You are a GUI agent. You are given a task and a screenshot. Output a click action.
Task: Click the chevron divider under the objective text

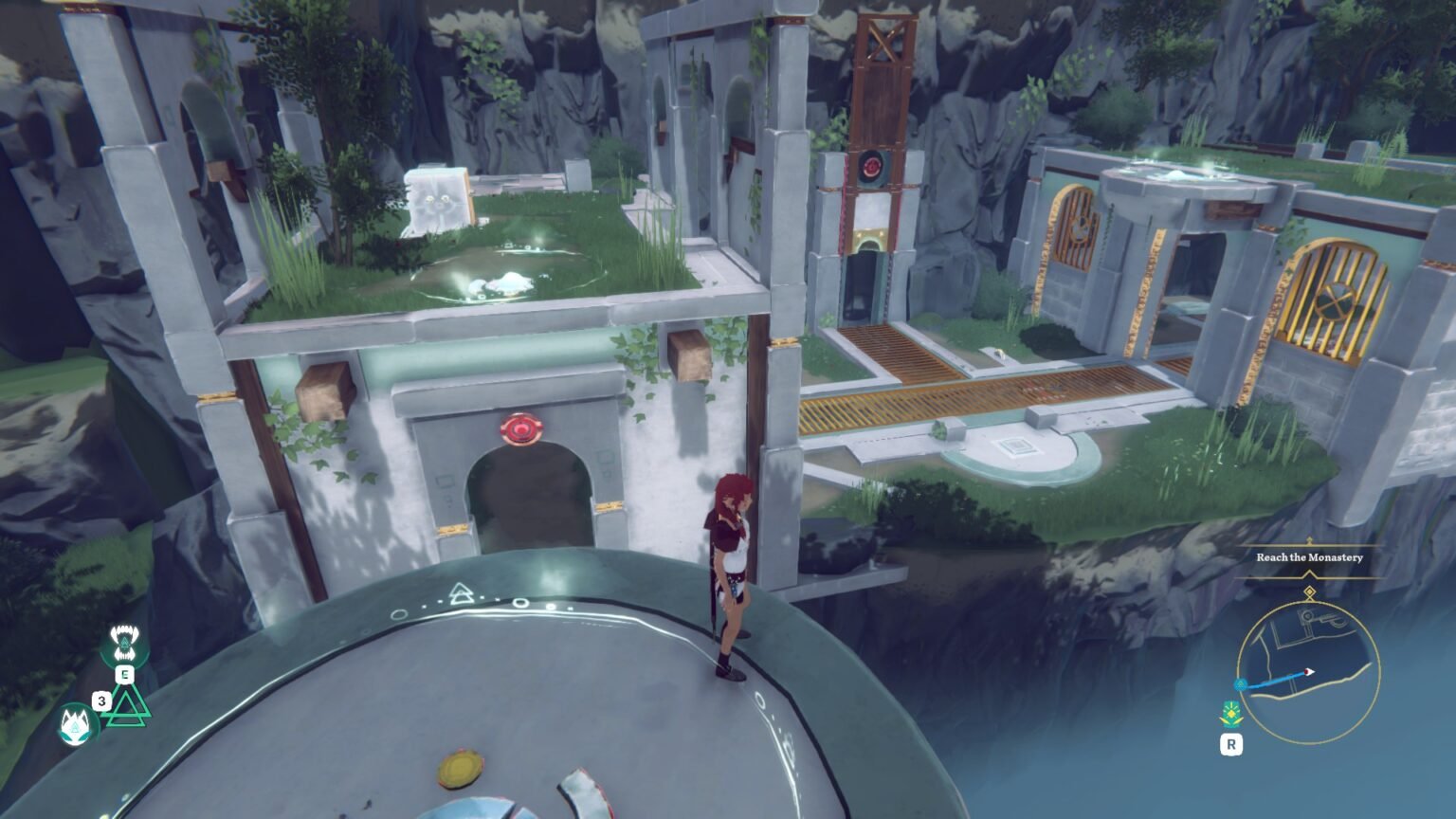(x=1309, y=573)
